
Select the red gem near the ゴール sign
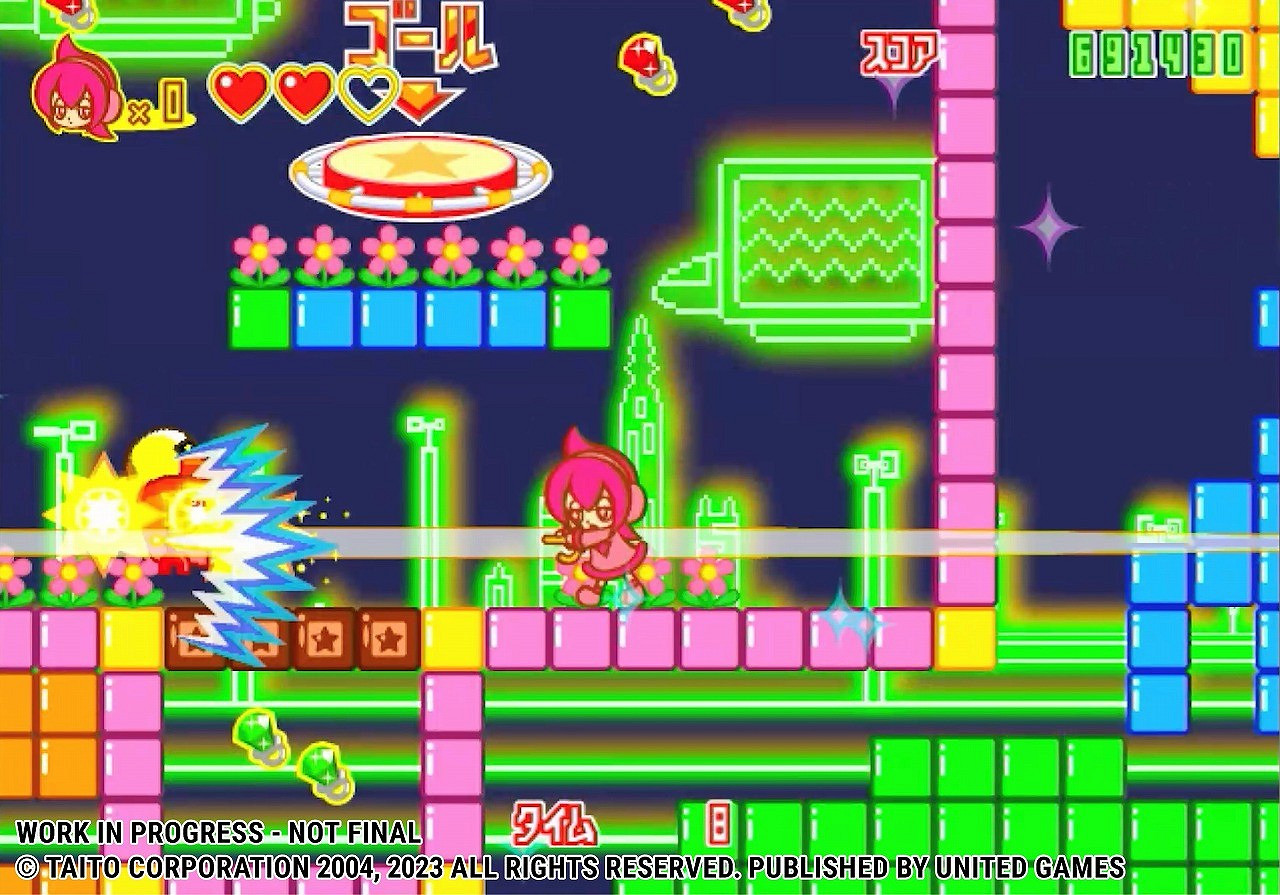tap(645, 55)
